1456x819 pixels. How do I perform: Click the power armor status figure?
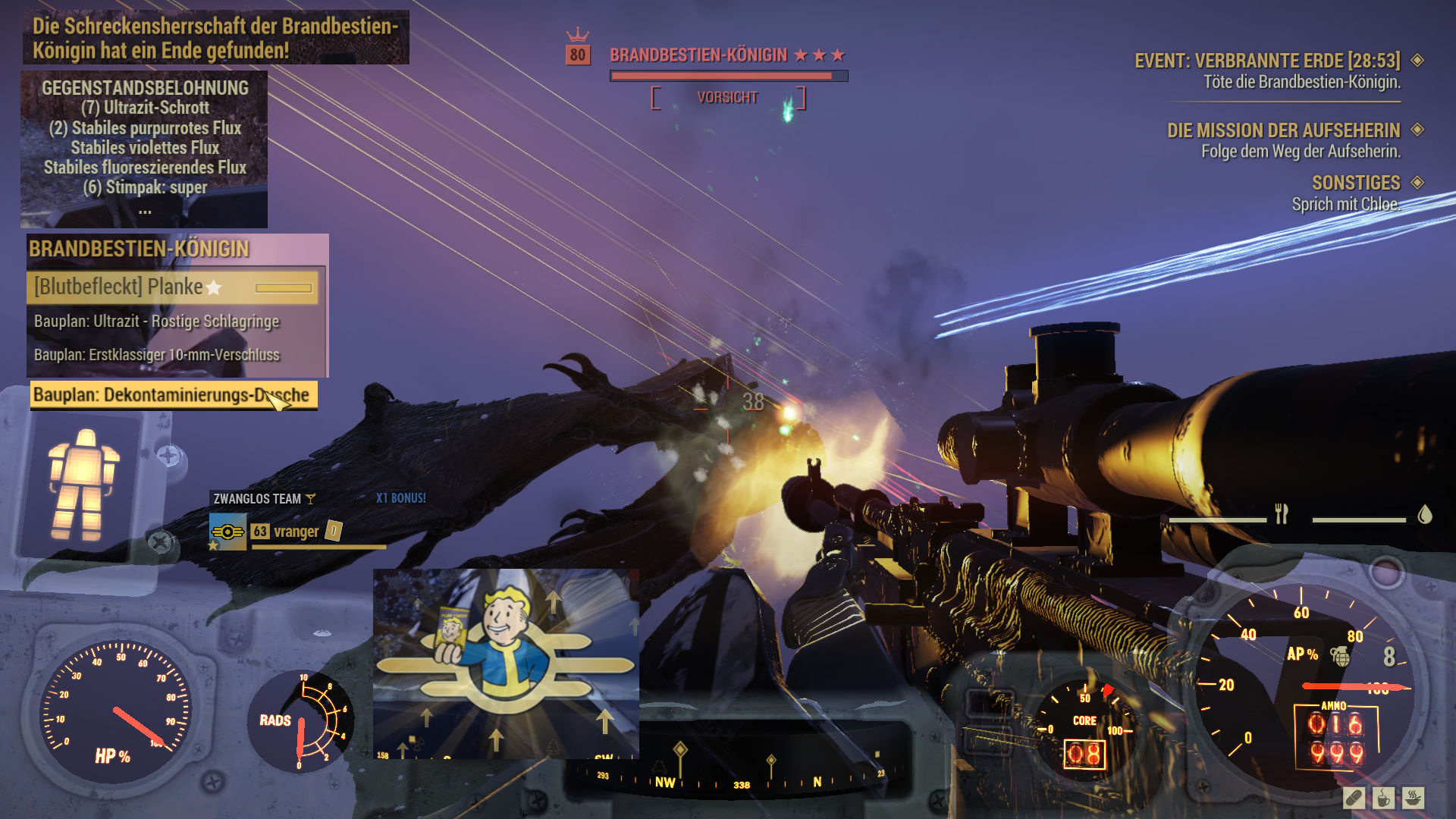(x=83, y=485)
